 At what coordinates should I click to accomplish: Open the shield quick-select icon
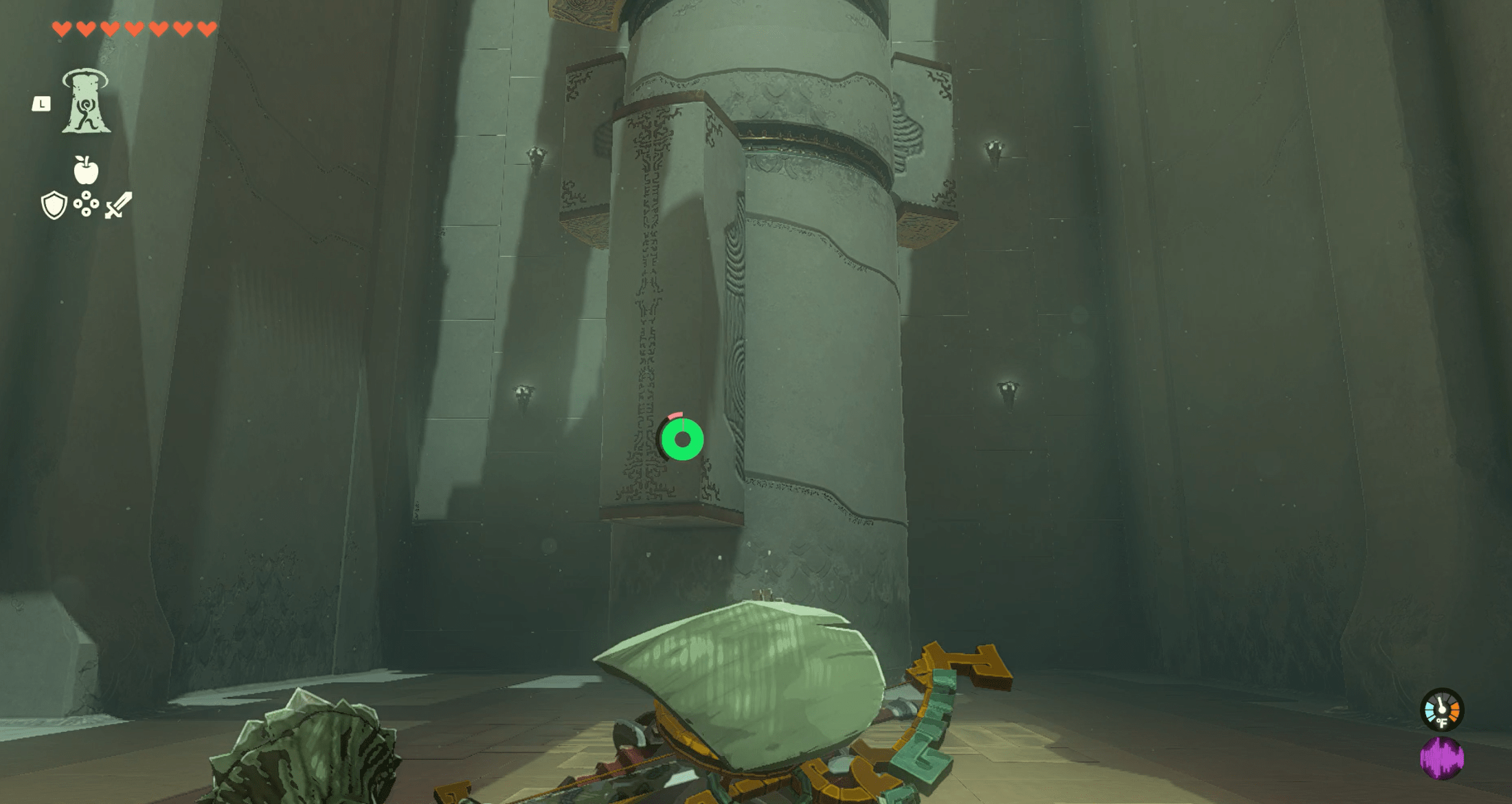(54, 205)
